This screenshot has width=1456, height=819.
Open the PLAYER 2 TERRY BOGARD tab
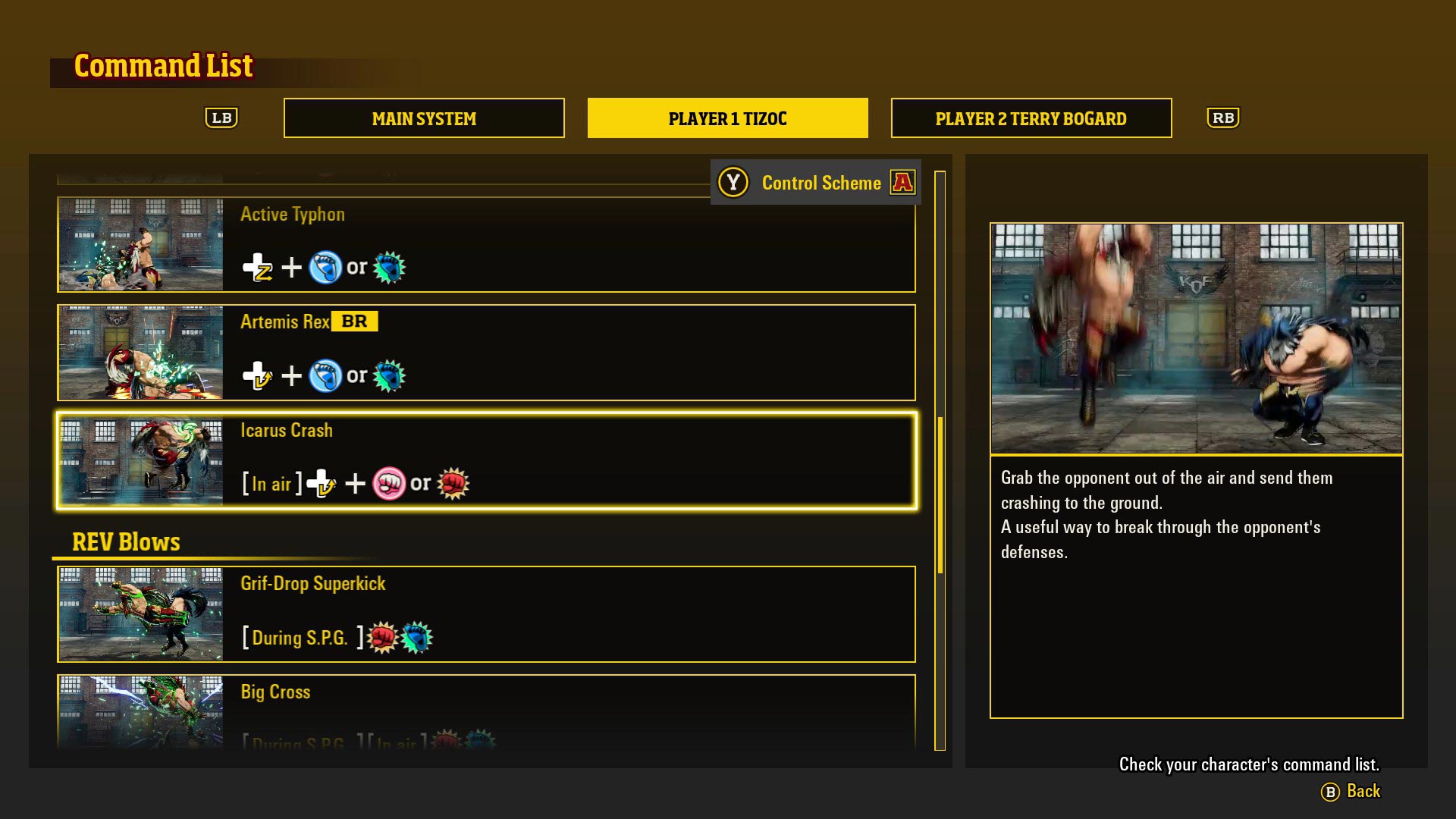coord(1031,118)
